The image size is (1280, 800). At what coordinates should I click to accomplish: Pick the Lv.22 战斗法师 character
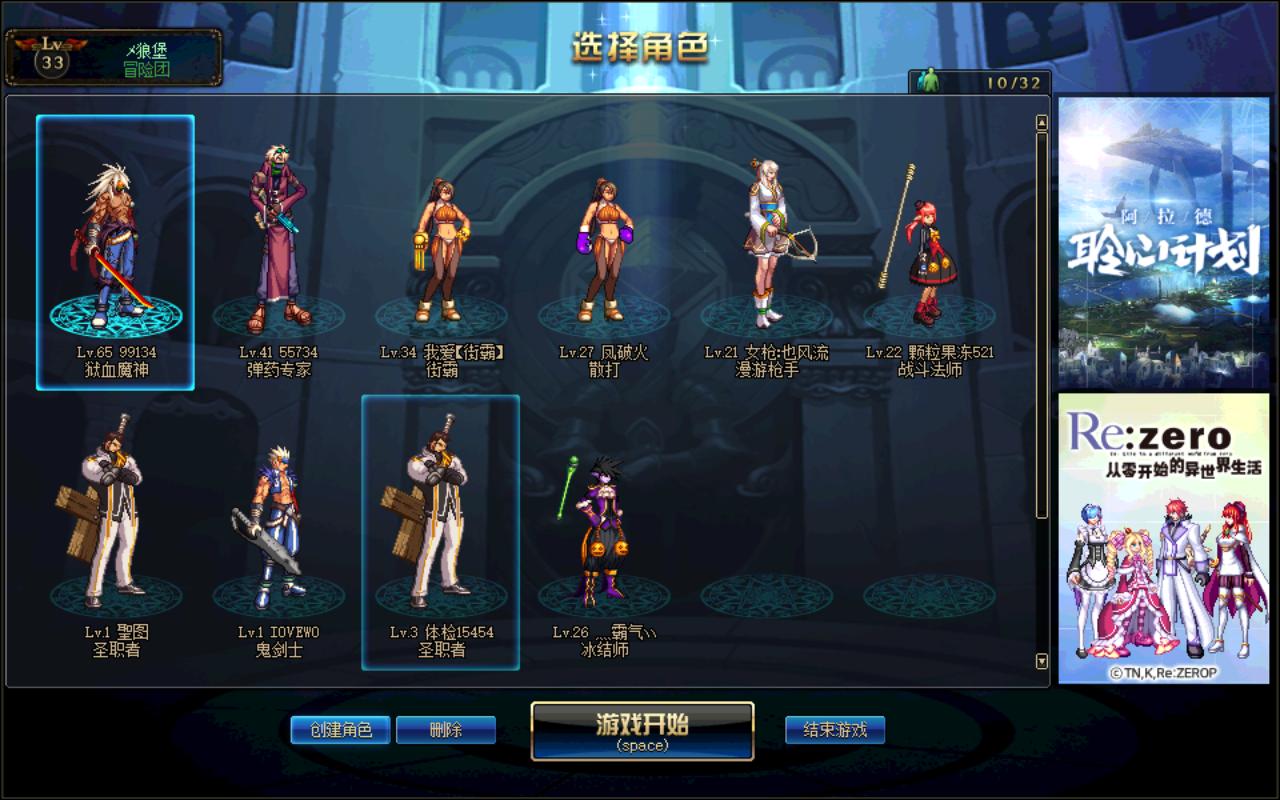tap(930, 250)
